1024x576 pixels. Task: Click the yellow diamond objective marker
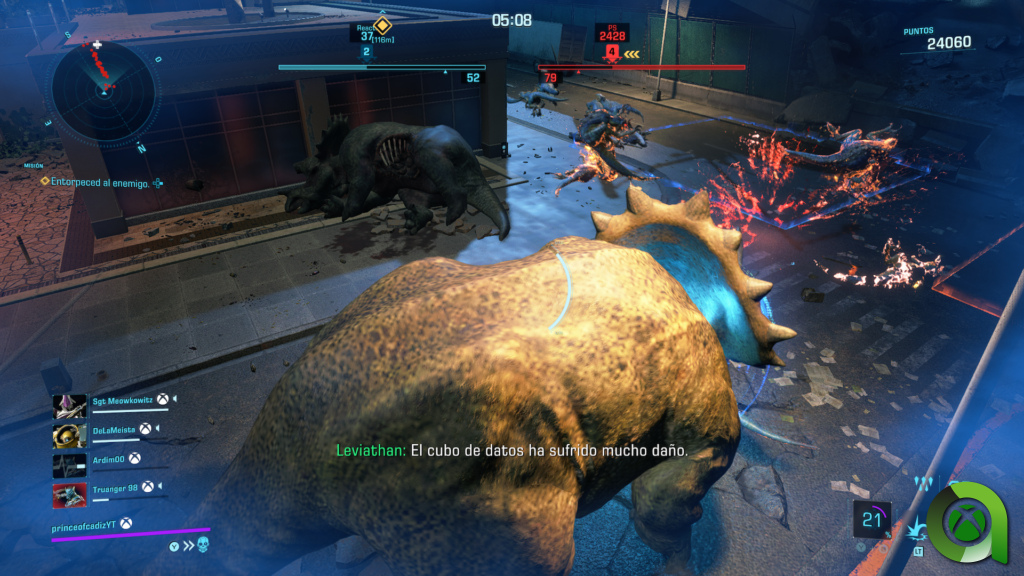[x=382, y=24]
